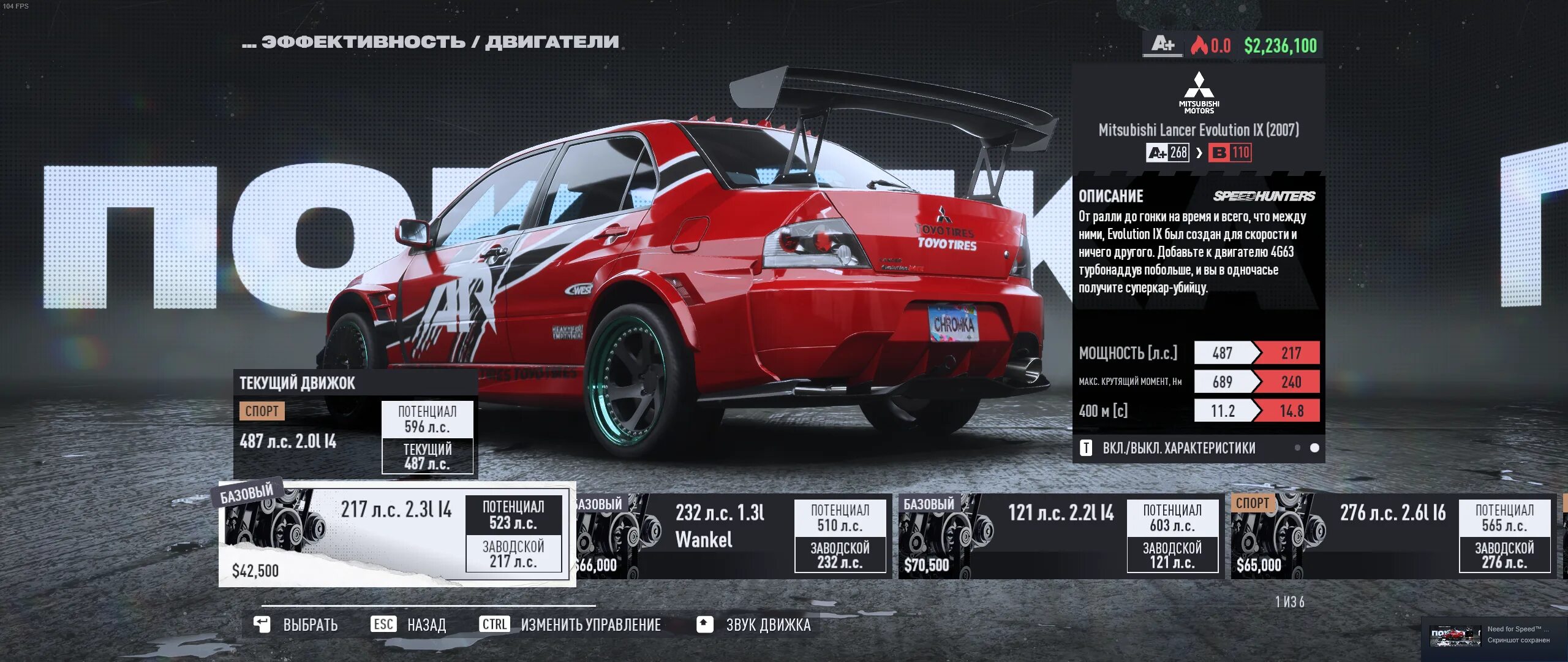Select the 217 л.с. 2.3l I4 engine
Screen dimensions: 1568x662
pyautogui.click(x=397, y=534)
